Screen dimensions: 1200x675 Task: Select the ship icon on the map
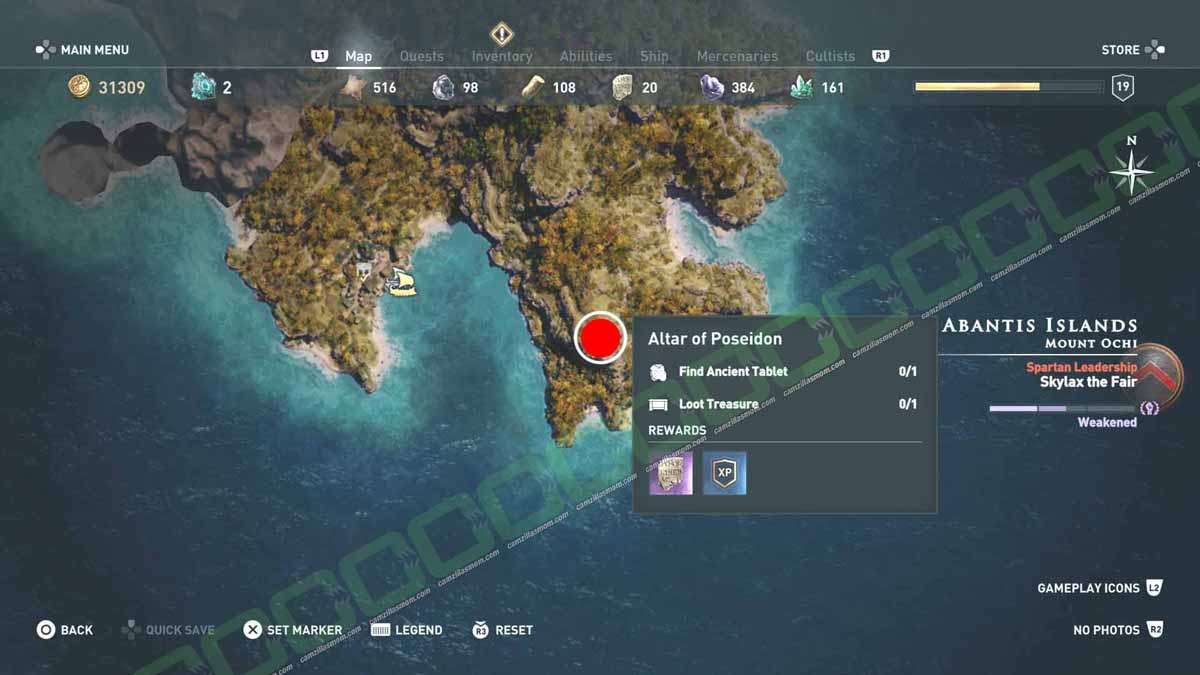(402, 282)
